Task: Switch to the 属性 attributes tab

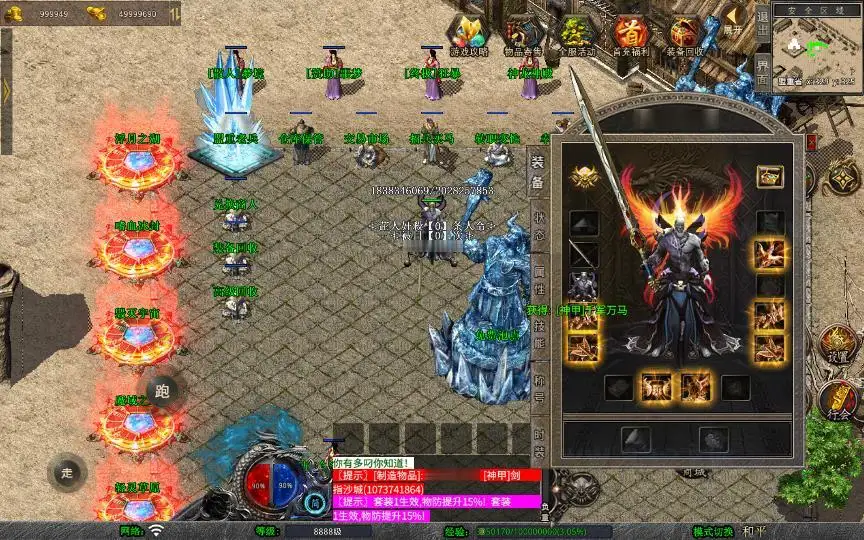Action: (538, 272)
